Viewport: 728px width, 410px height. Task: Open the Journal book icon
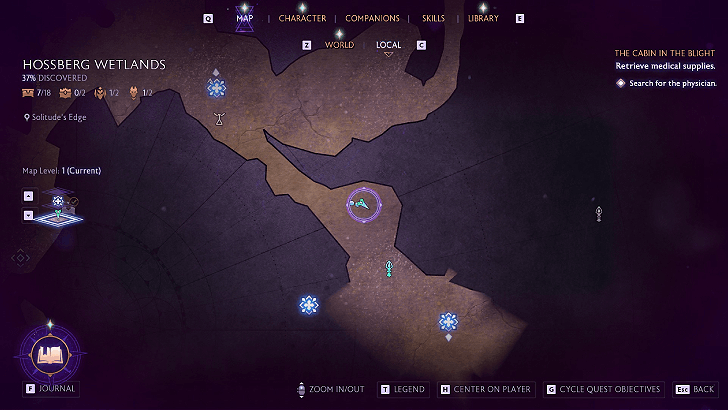pyautogui.click(x=49, y=354)
